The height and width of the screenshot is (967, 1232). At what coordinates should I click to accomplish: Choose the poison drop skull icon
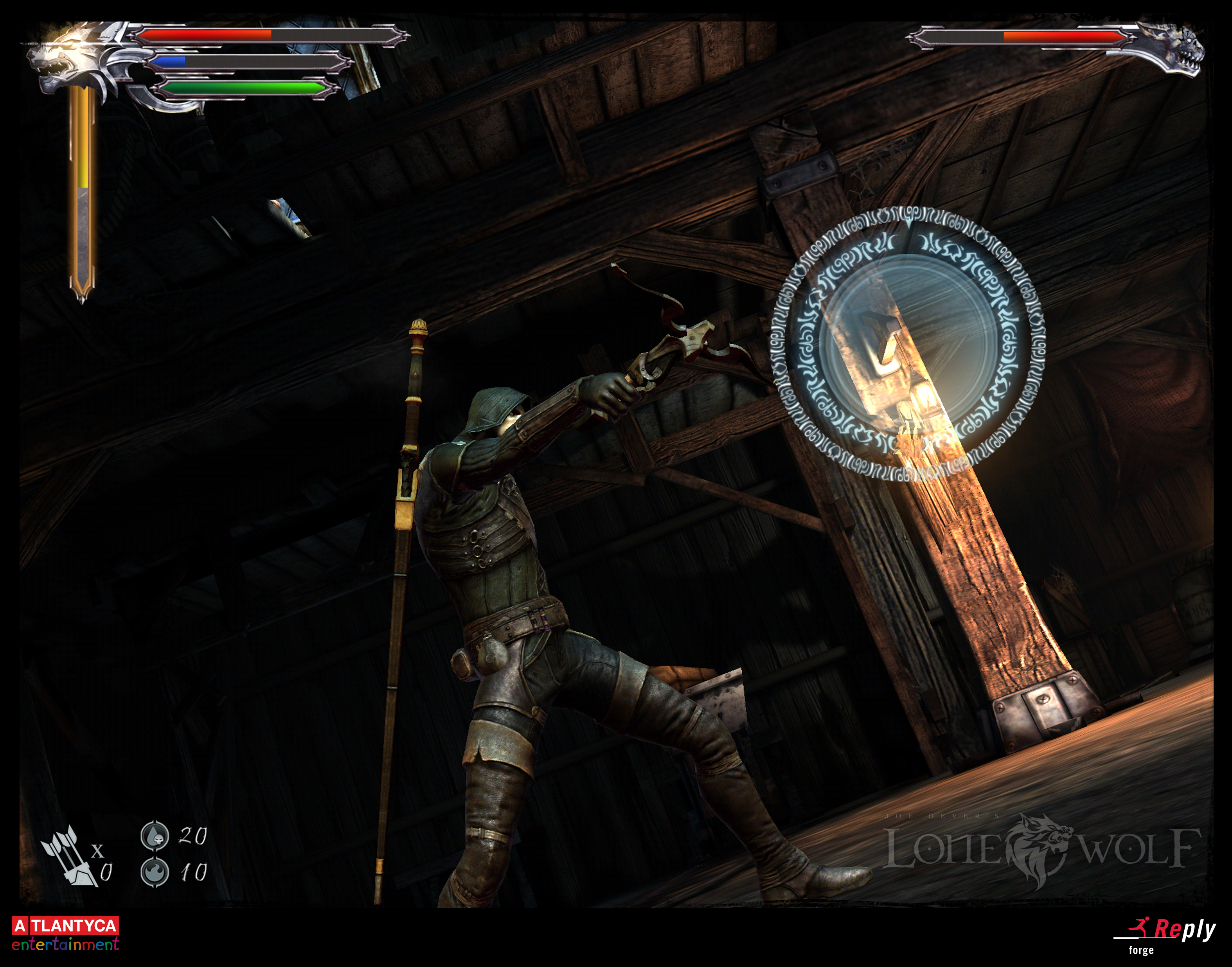click(155, 835)
